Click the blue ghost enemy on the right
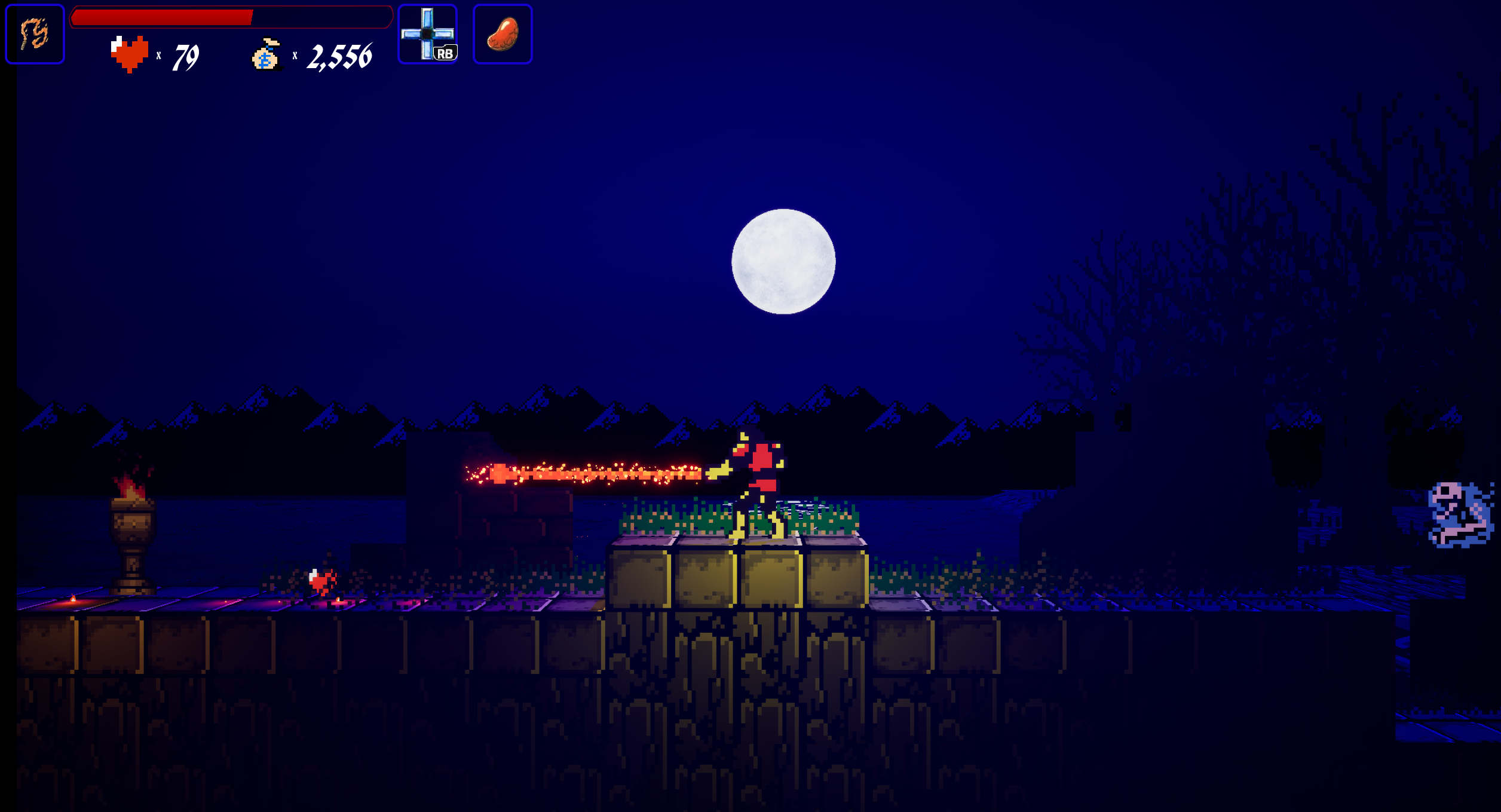 [1459, 514]
